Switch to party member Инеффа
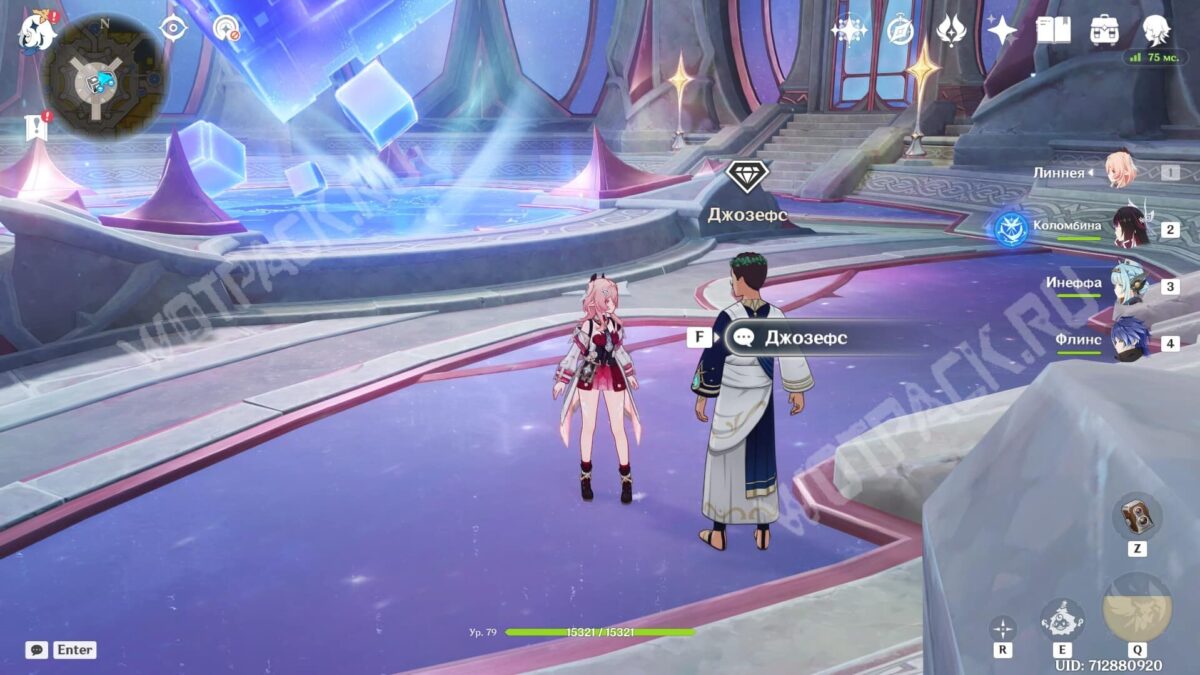The height and width of the screenshot is (675, 1200). 1128,285
